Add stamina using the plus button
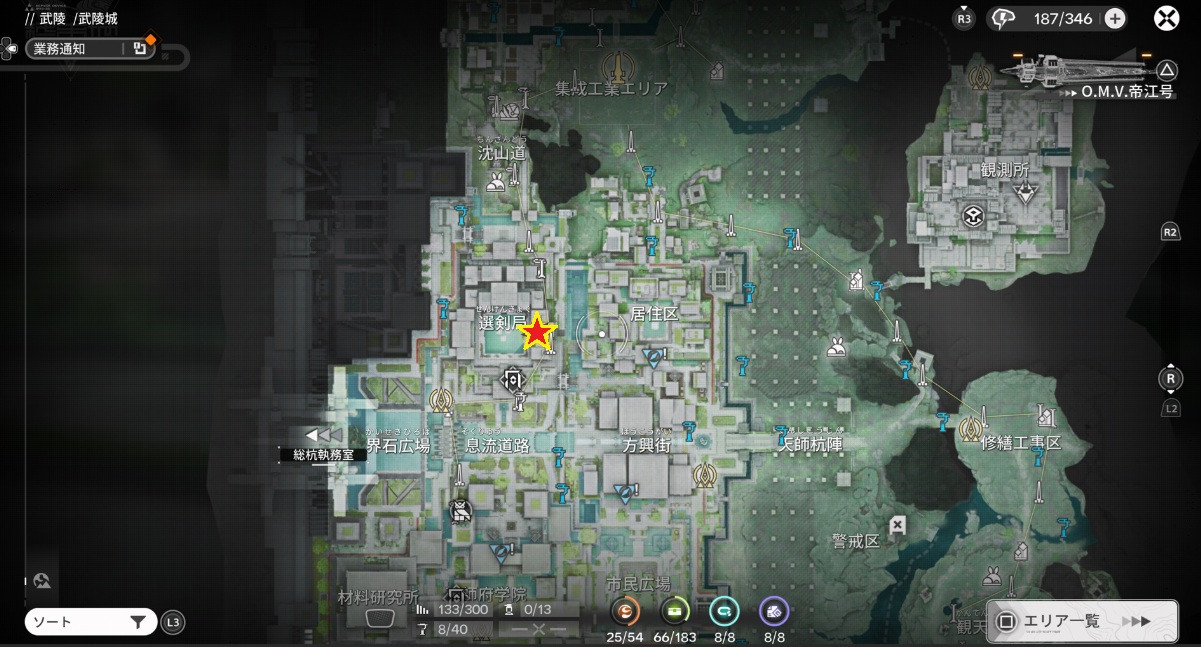The width and height of the screenshot is (1201, 647). pos(1115,18)
